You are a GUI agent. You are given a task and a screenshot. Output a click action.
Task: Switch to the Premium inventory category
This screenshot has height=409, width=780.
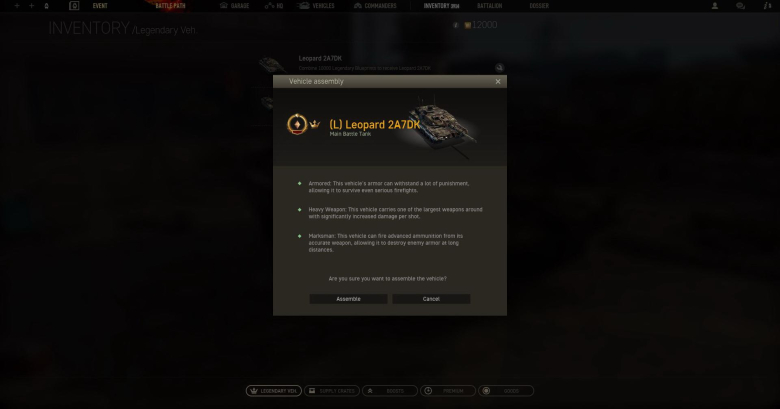pos(448,391)
